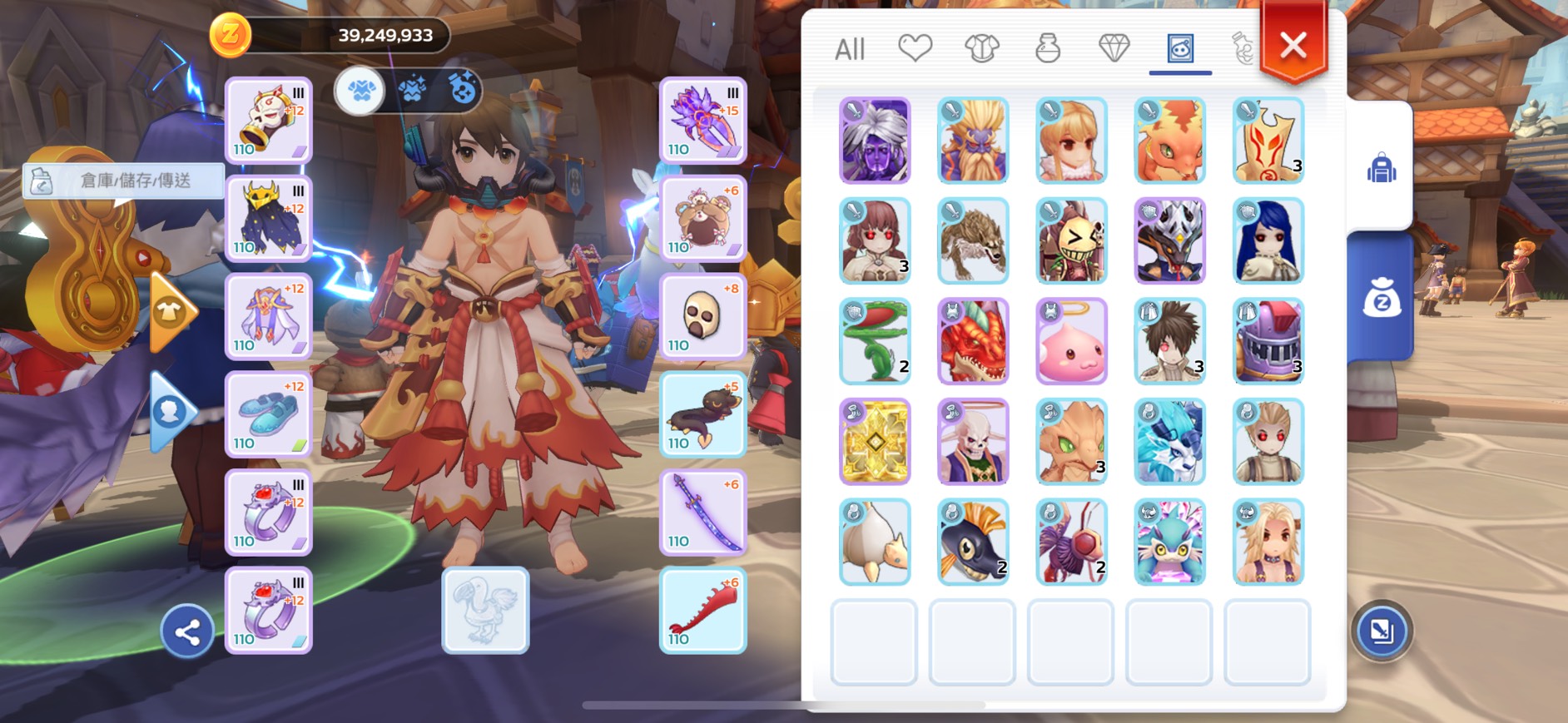Switch to the All category tab
Viewport: 1568px width, 723px height.
tap(850, 50)
